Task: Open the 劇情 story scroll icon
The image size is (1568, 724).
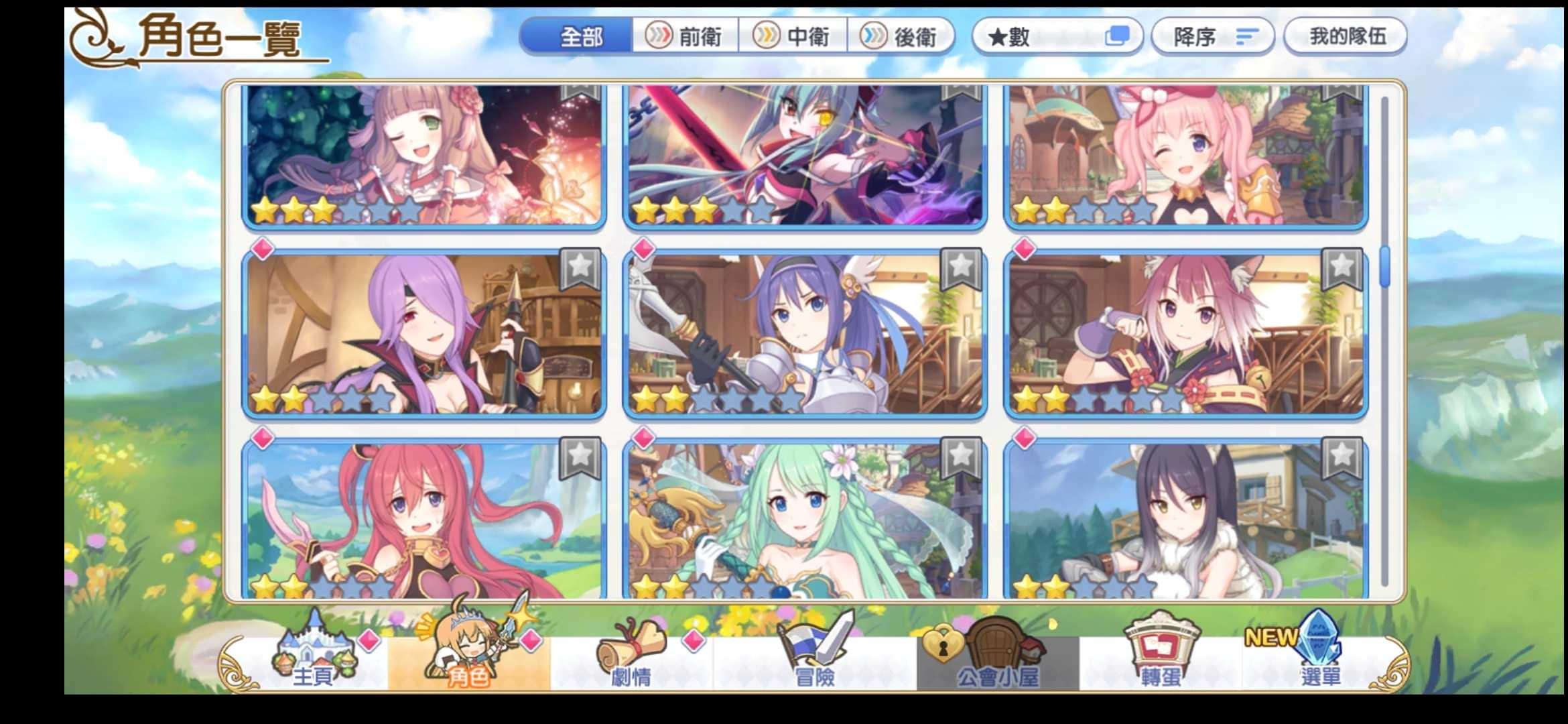Action: pos(633,660)
